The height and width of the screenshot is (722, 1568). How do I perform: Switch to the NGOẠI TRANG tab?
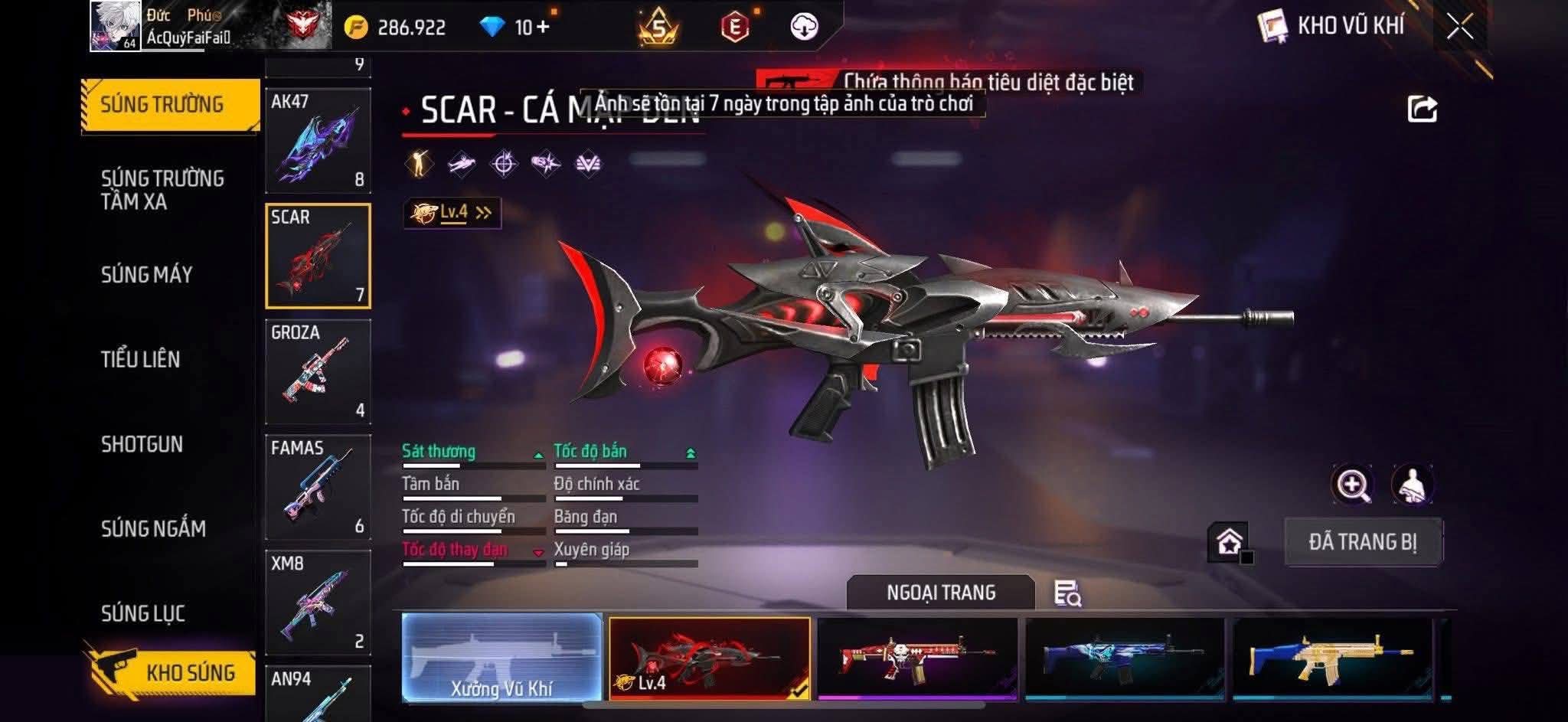coord(940,593)
